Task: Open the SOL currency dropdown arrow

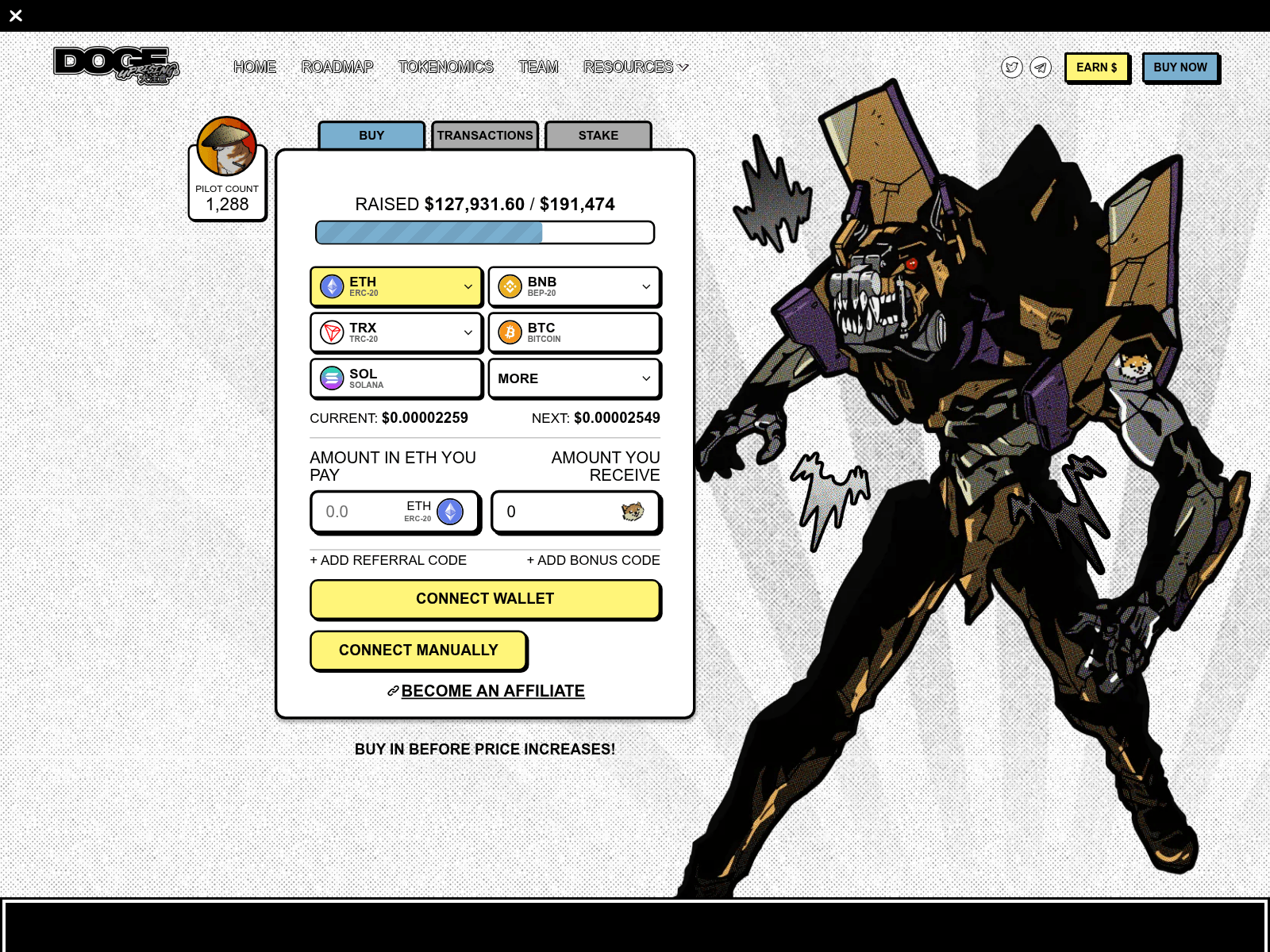Action: (x=468, y=378)
